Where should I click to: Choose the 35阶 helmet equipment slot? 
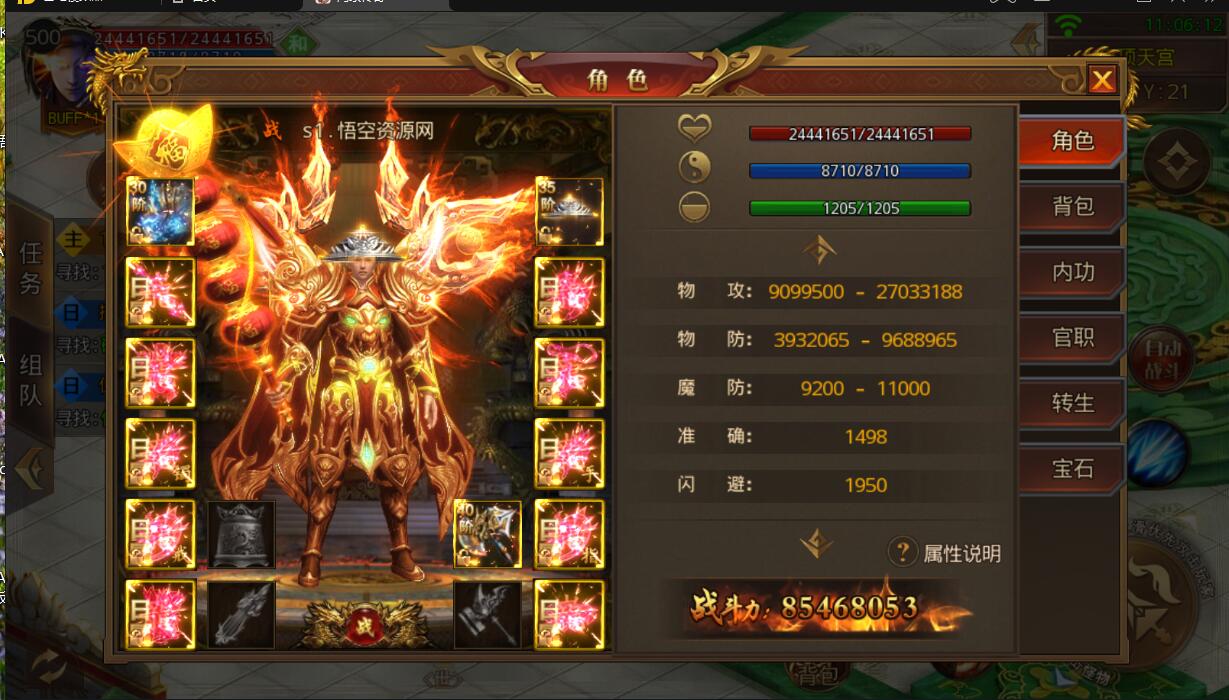(x=569, y=211)
